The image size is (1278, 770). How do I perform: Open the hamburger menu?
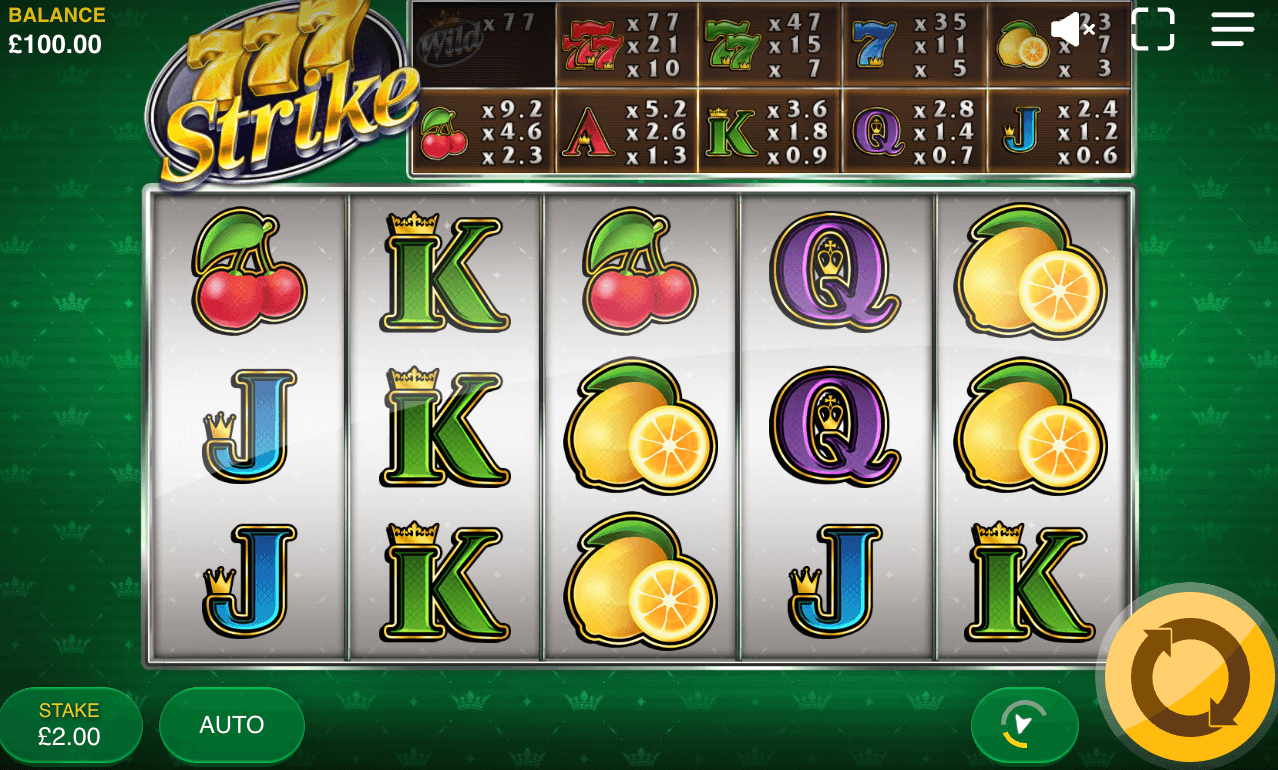1232,30
